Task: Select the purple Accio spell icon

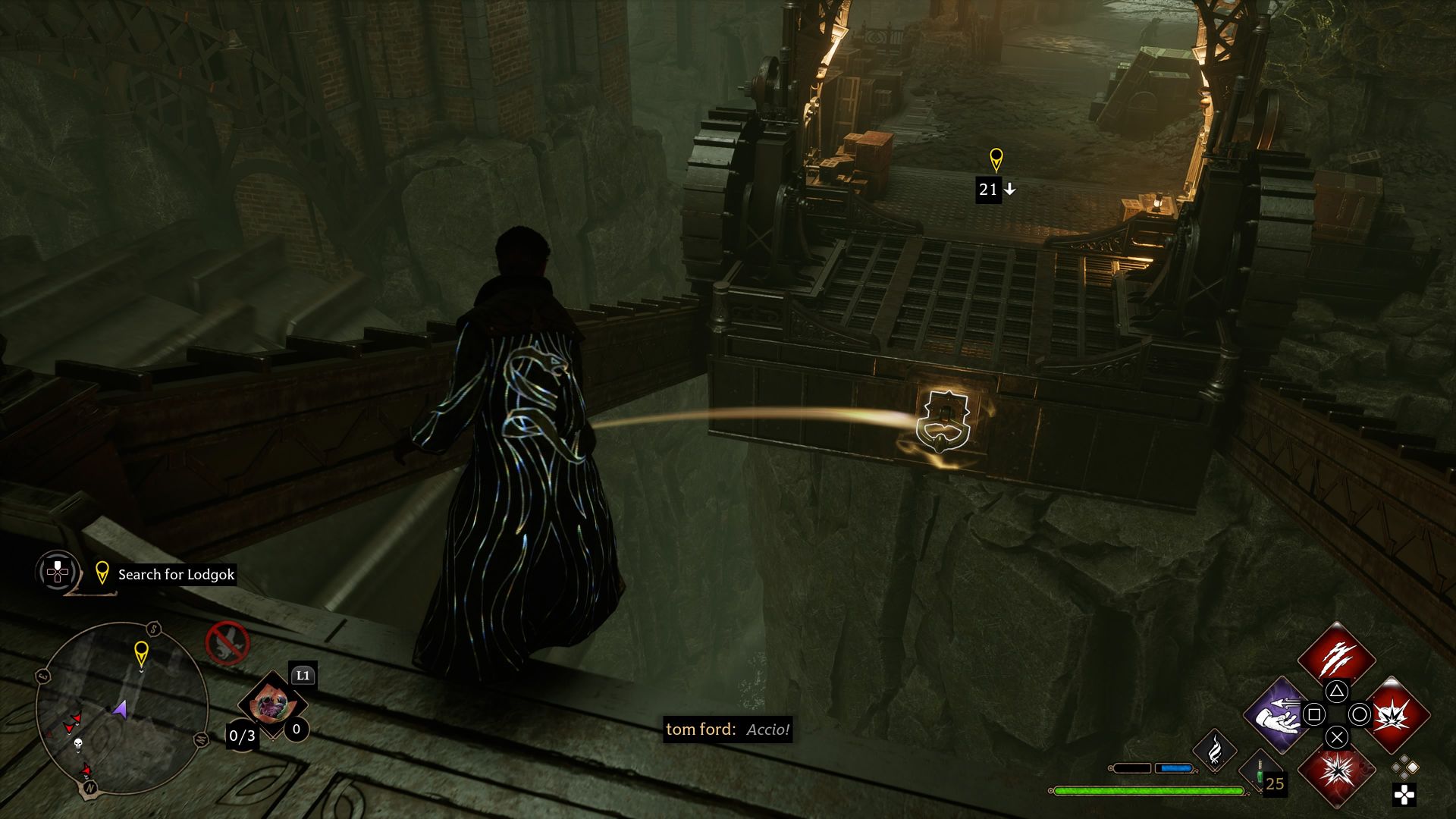Action: click(1278, 714)
